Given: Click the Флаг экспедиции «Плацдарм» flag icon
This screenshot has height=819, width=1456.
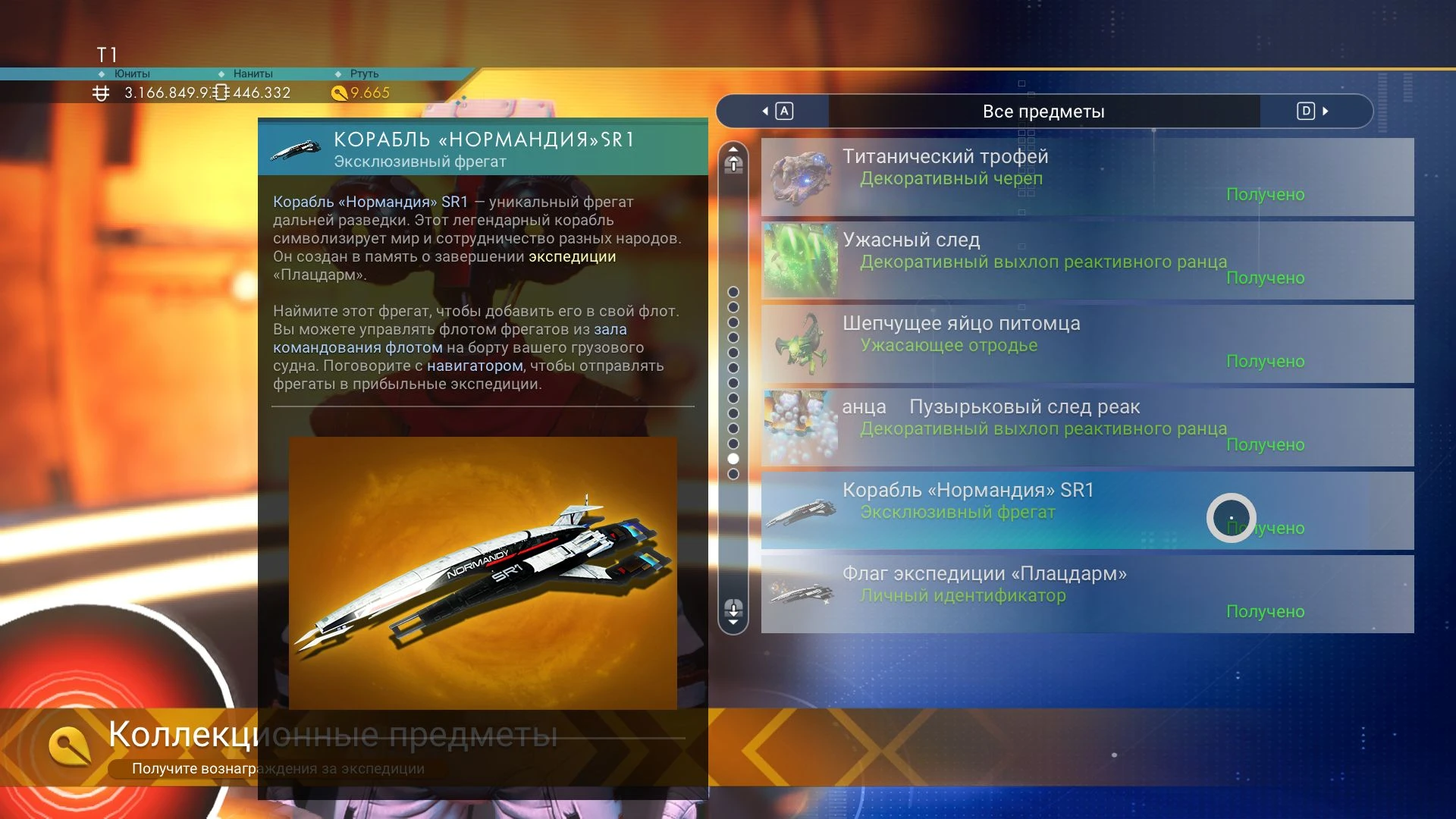Looking at the screenshot, I should (x=800, y=594).
